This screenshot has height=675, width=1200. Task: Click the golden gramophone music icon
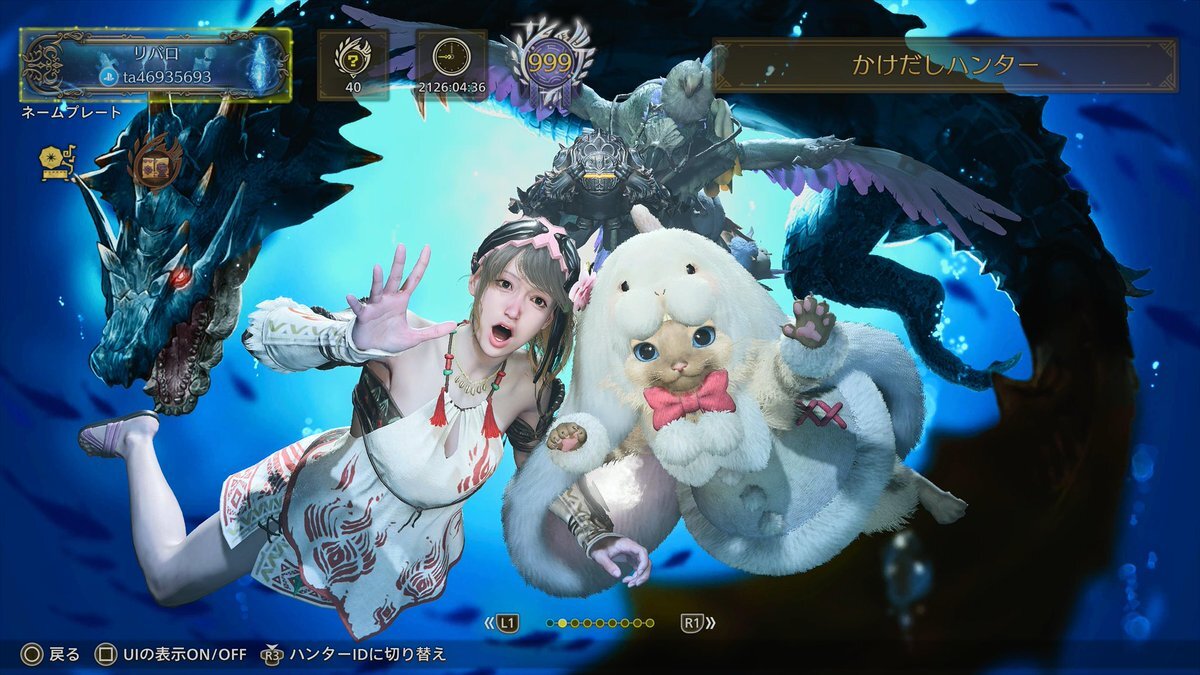pos(55,163)
